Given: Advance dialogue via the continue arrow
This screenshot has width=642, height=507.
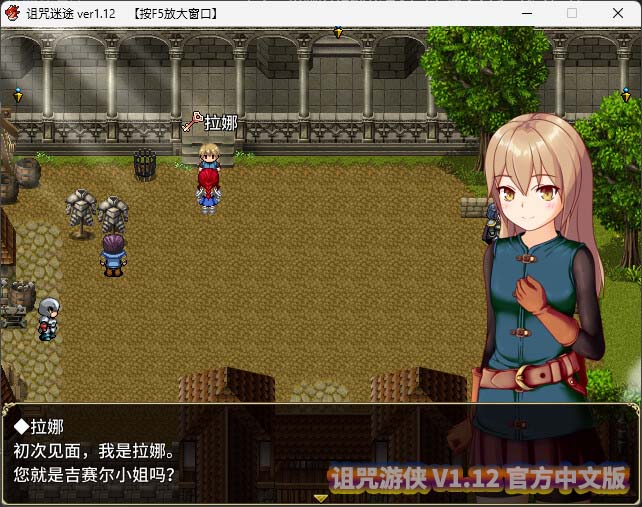Looking at the screenshot, I should point(321,496).
